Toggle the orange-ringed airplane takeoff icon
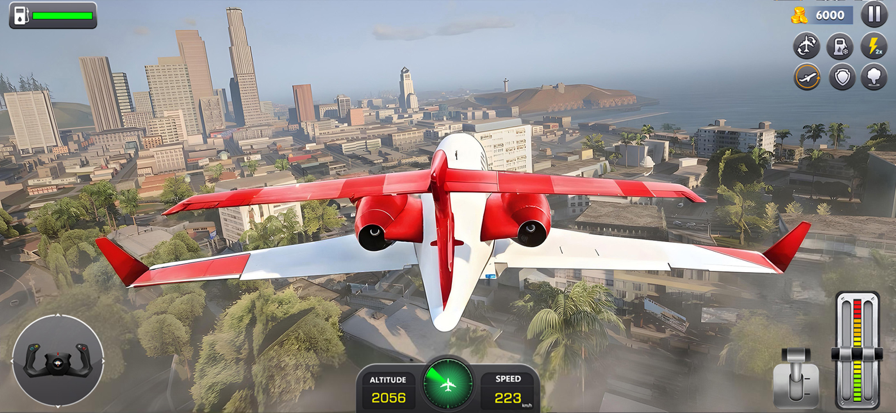 coord(807,77)
